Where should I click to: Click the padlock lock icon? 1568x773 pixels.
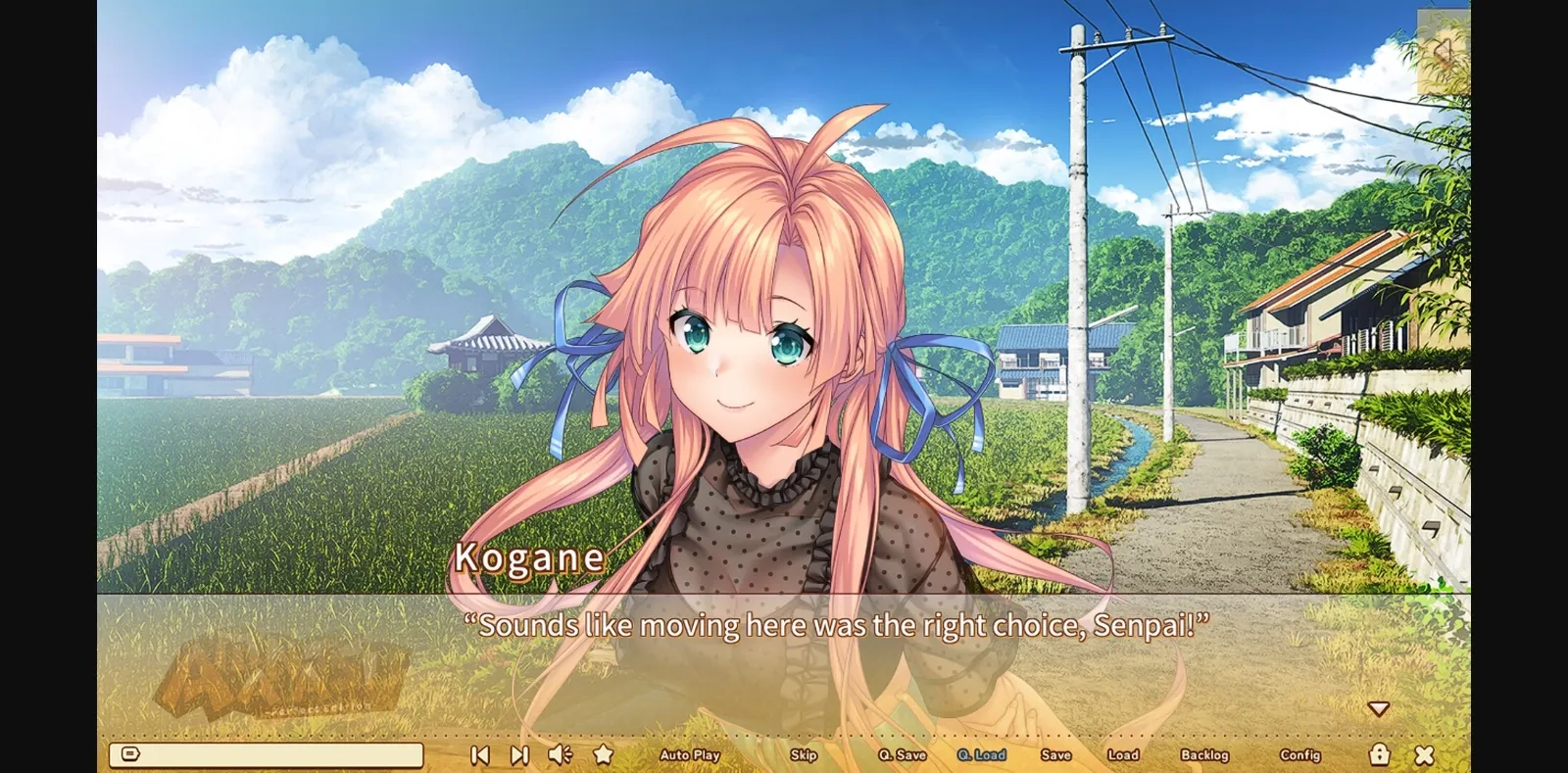(1381, 754)
